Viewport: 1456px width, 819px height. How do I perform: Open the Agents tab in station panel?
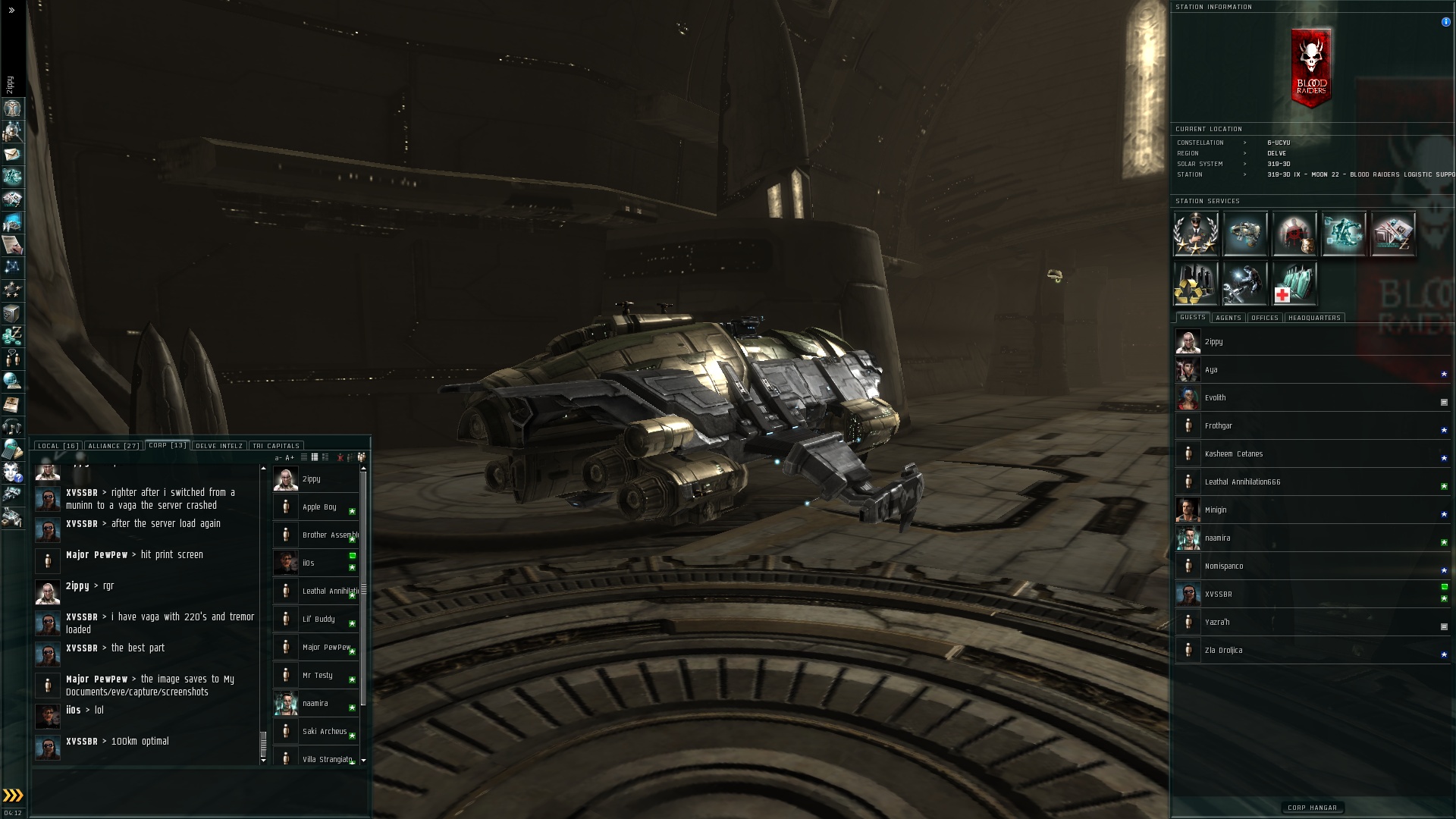coord(1228,318)
